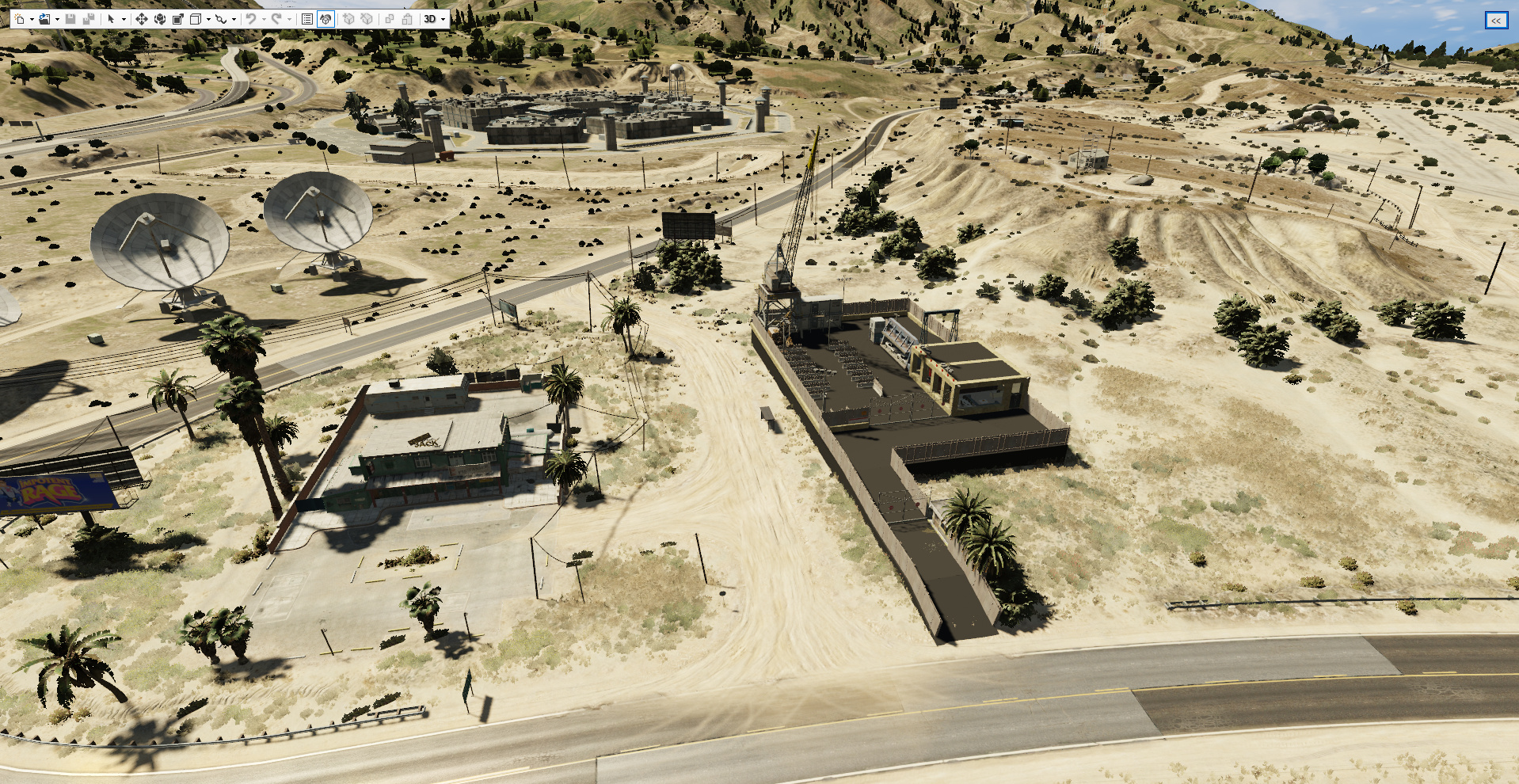Open an existing map file
The height and width of the screenshot is (784, 1519).
46,20
